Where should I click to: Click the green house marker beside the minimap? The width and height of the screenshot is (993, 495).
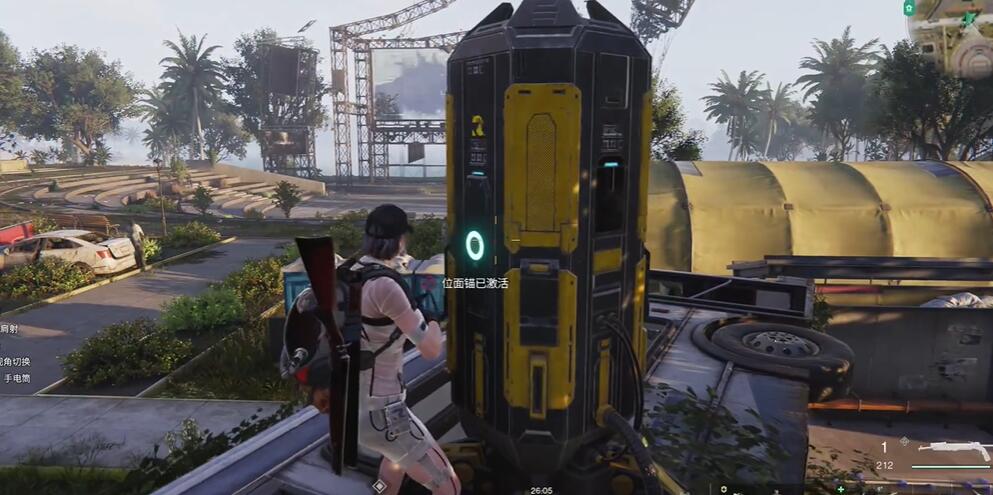(908, 8)
